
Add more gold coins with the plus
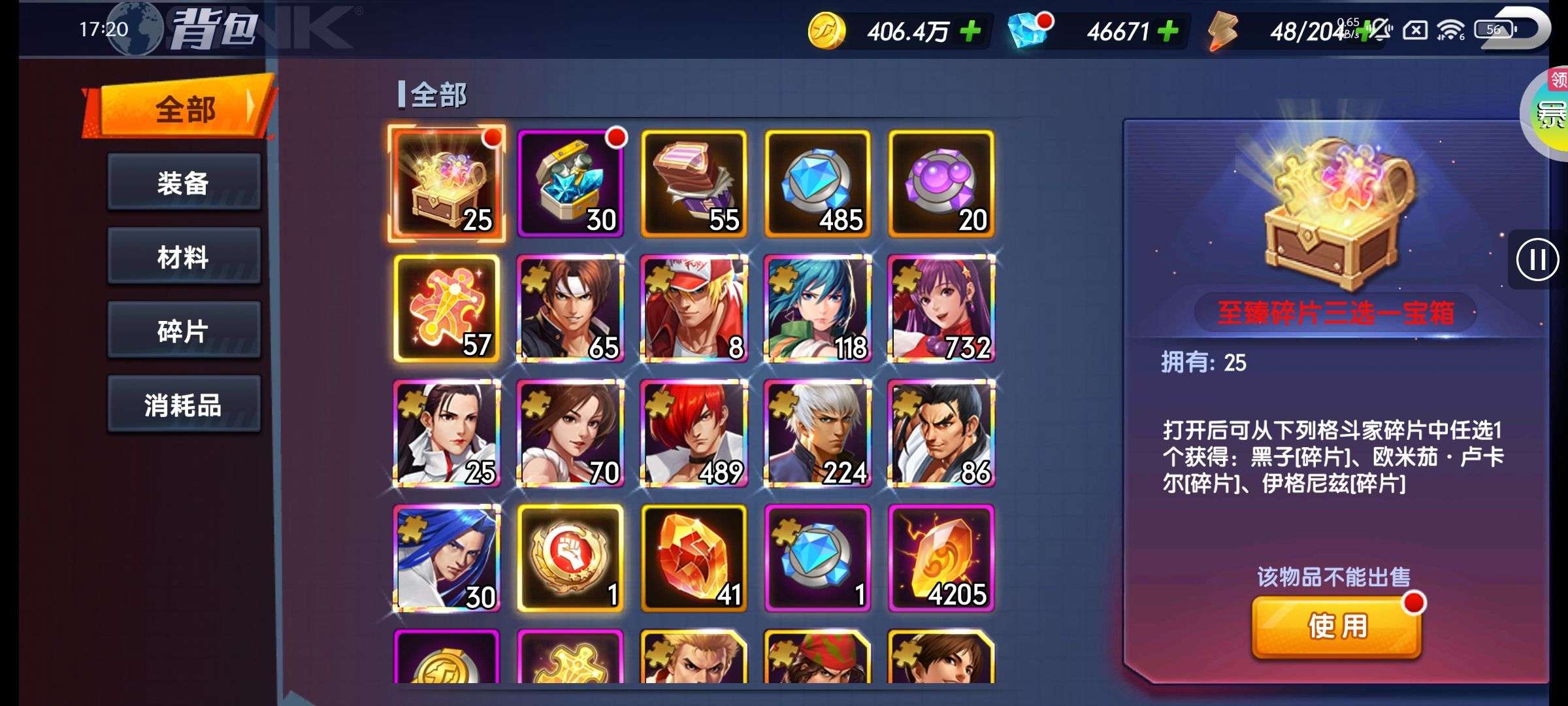click(971, 31)
